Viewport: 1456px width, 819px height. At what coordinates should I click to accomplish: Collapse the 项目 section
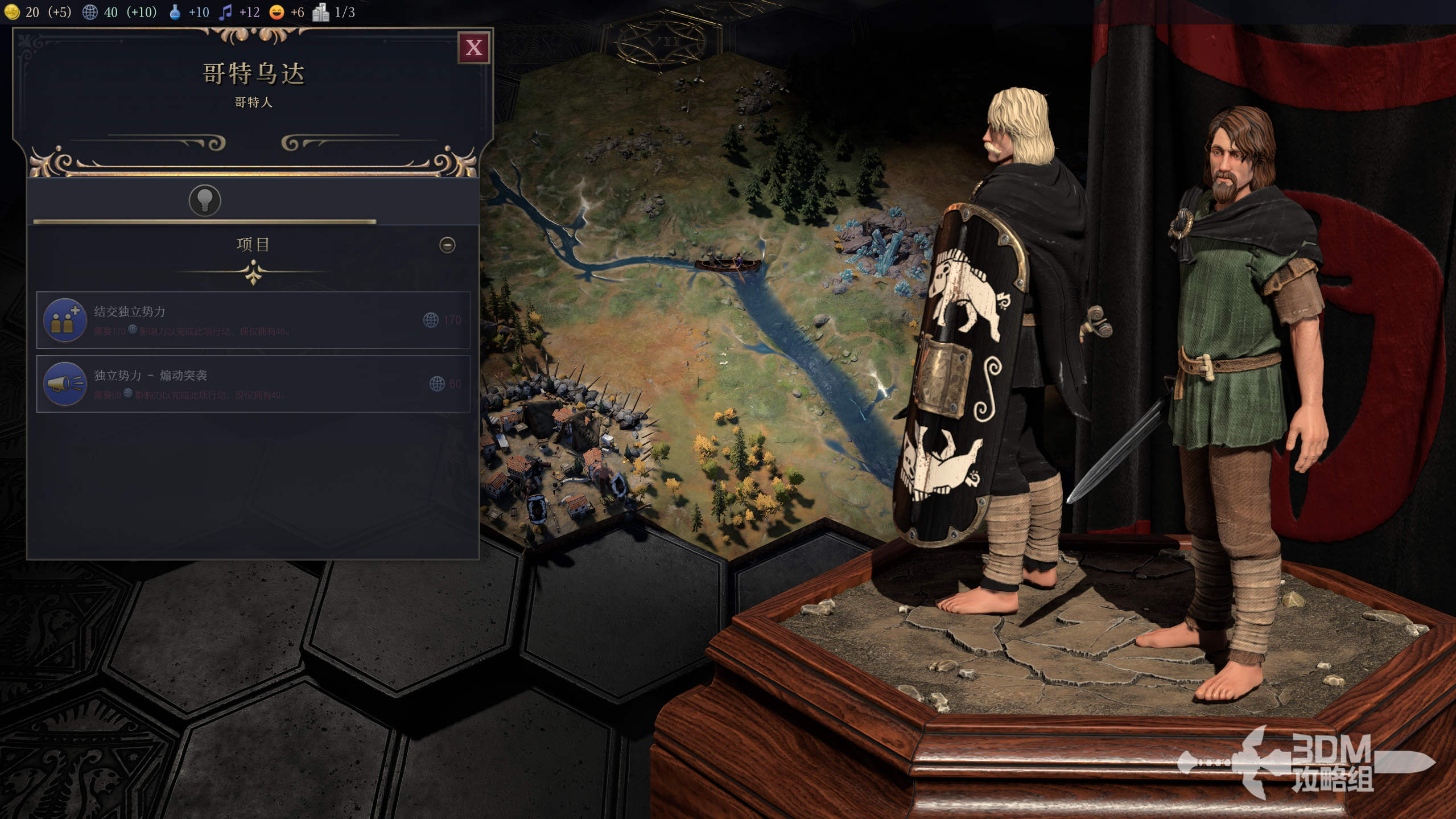(447, 245)
